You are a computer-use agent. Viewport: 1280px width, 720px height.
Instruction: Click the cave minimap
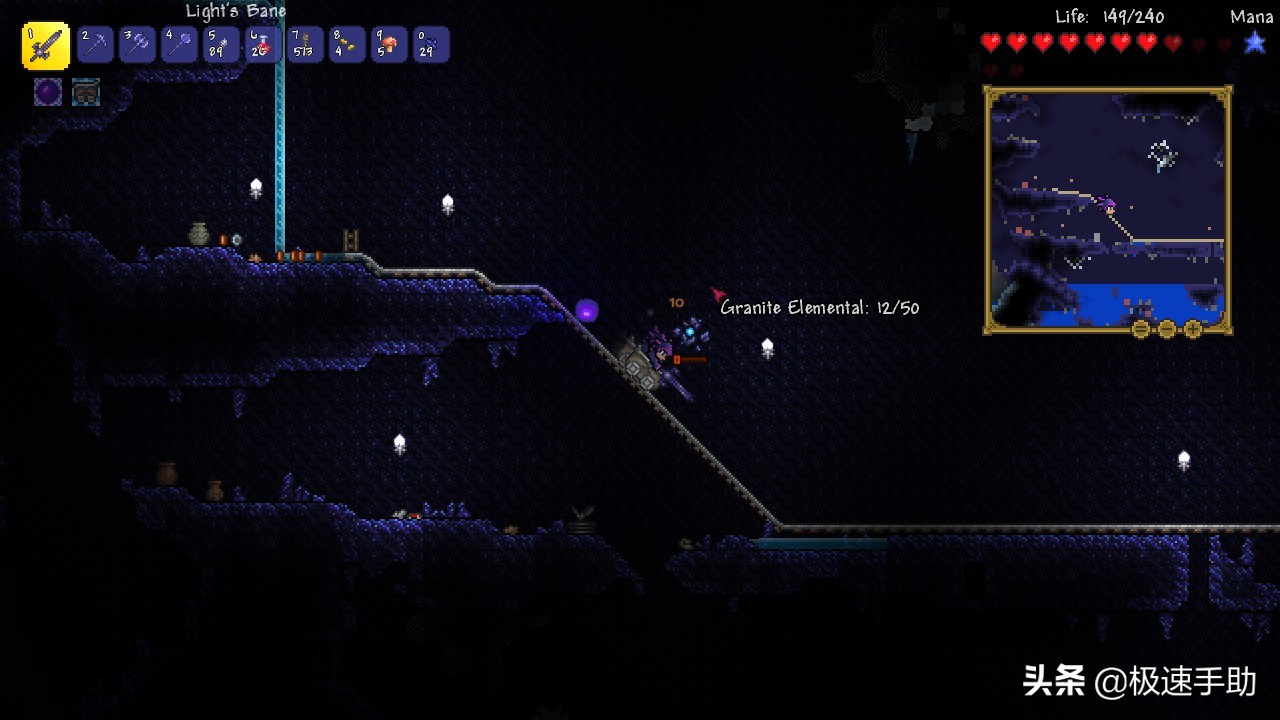[x=1108, y=205]
